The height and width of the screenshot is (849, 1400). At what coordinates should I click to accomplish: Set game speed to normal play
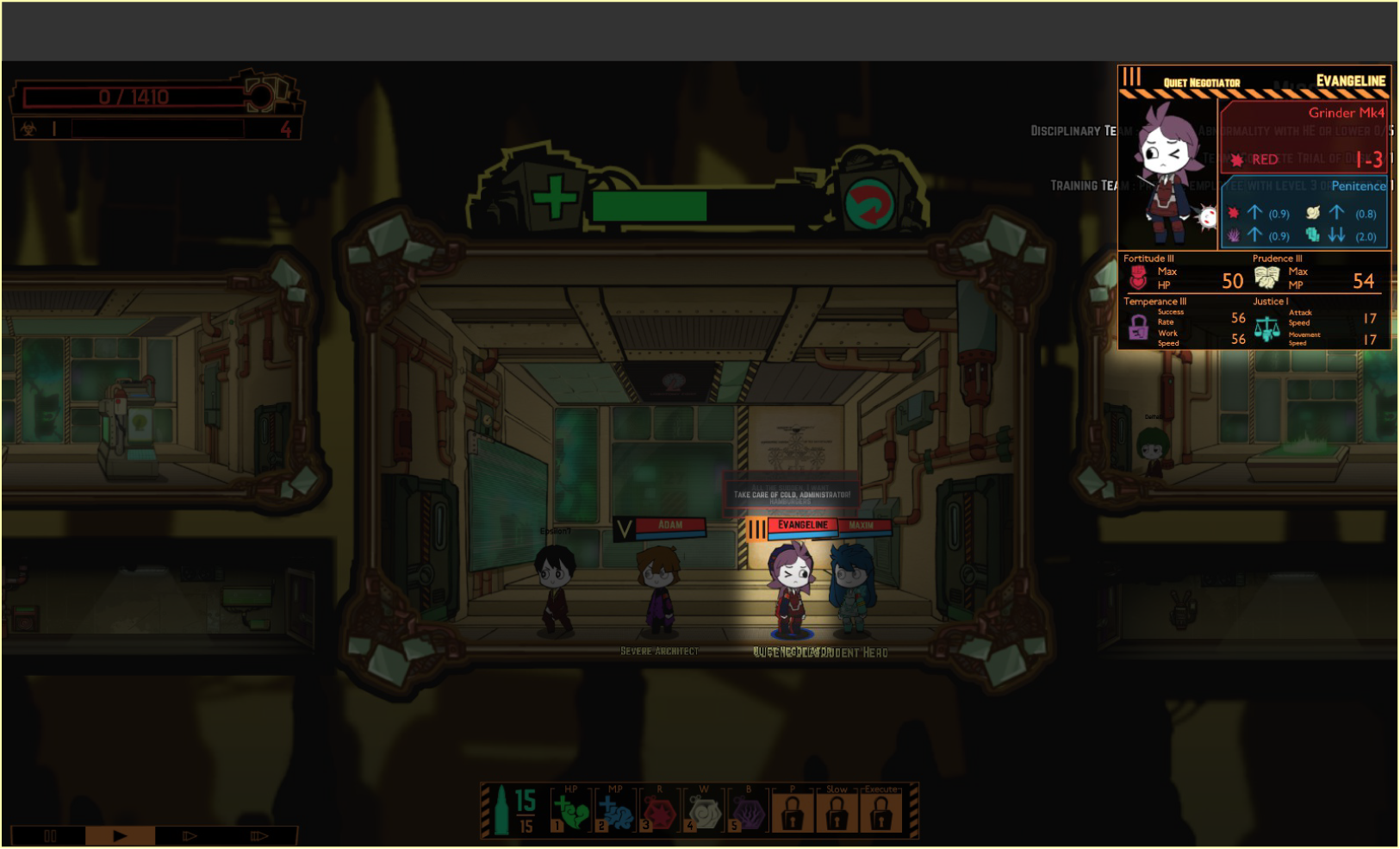point(120,835)
